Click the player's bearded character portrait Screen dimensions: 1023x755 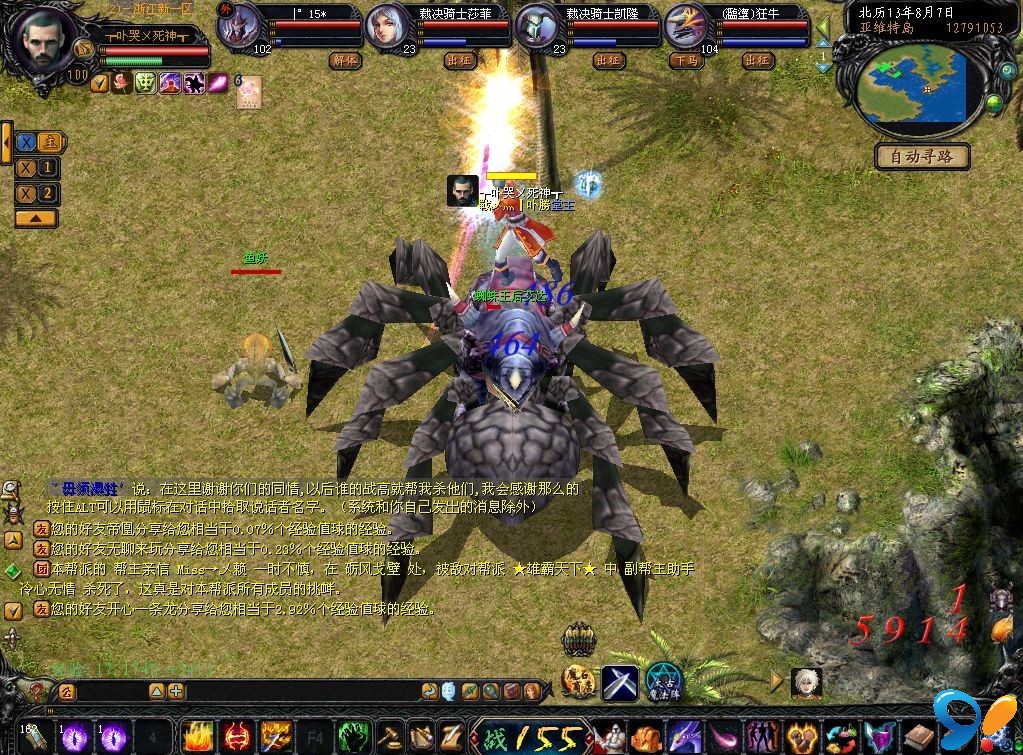[42, 40]
